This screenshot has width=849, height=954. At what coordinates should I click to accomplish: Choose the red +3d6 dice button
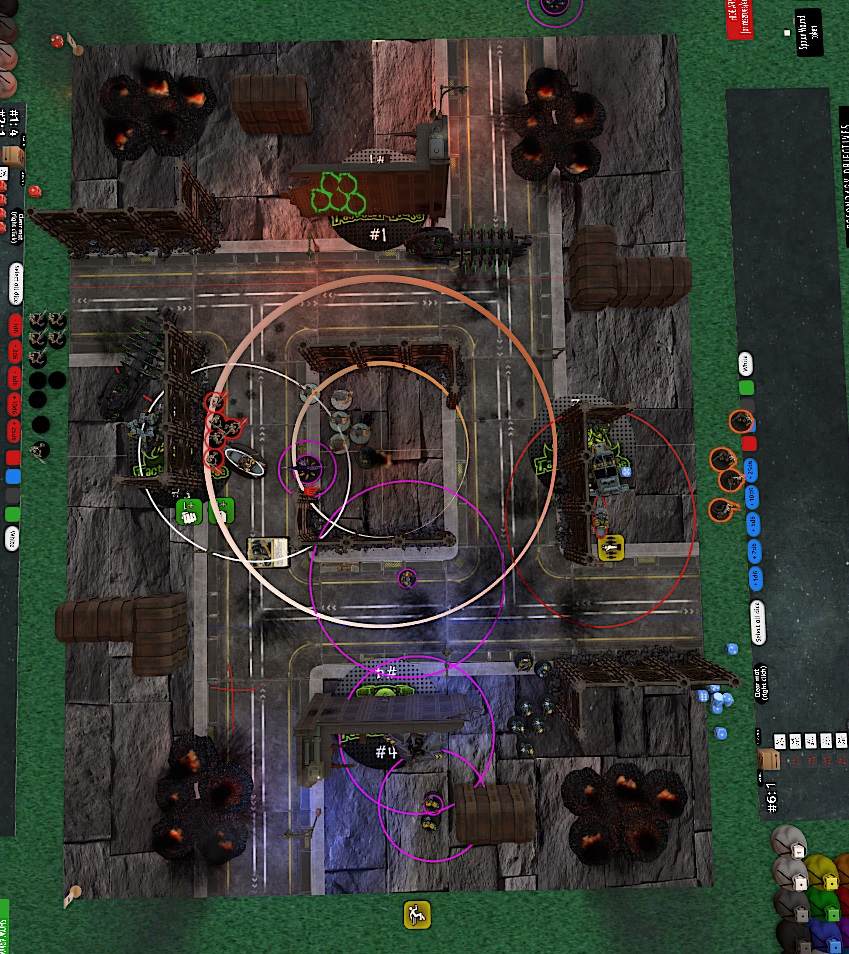(16, 378)
